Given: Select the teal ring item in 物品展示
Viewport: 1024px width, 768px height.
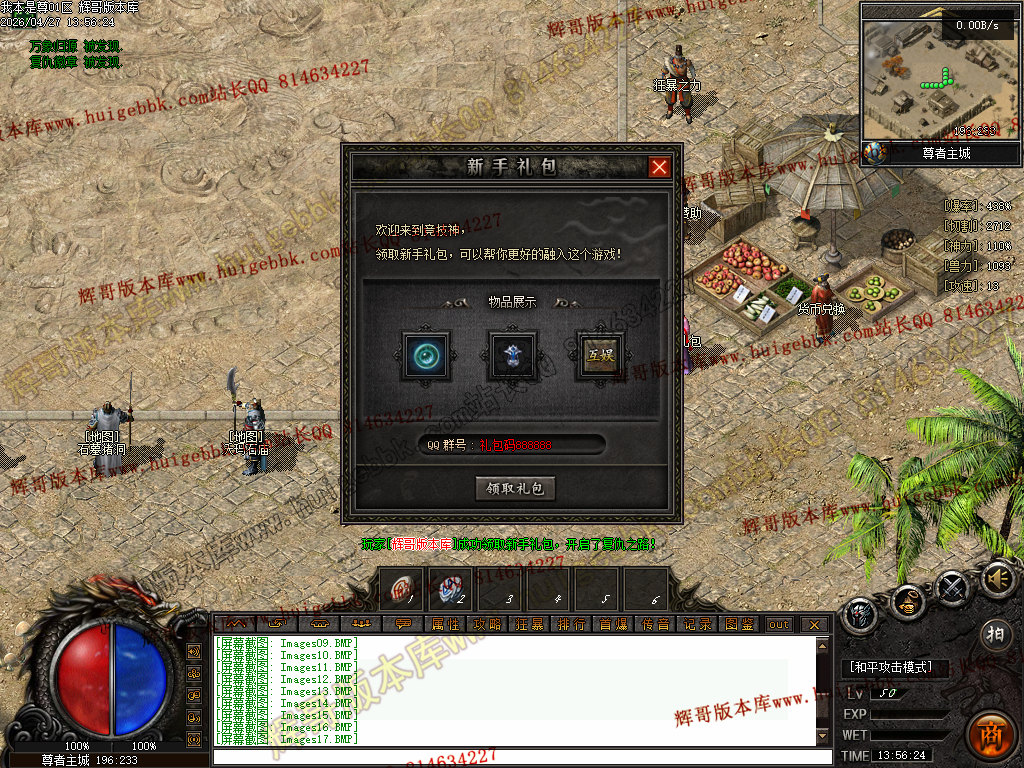Looking at the screenshot, I should (x=426, y=355).
